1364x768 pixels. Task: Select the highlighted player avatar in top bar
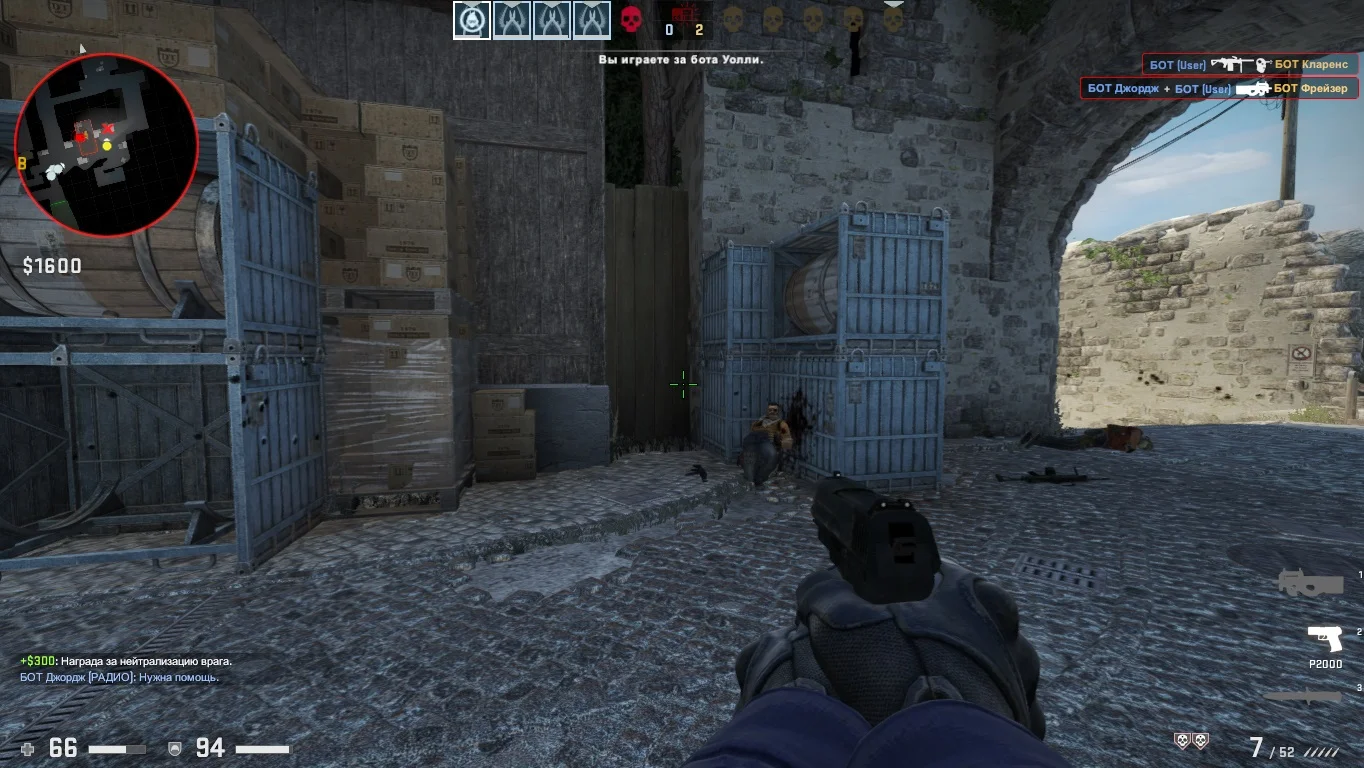[x=472, y=20]
